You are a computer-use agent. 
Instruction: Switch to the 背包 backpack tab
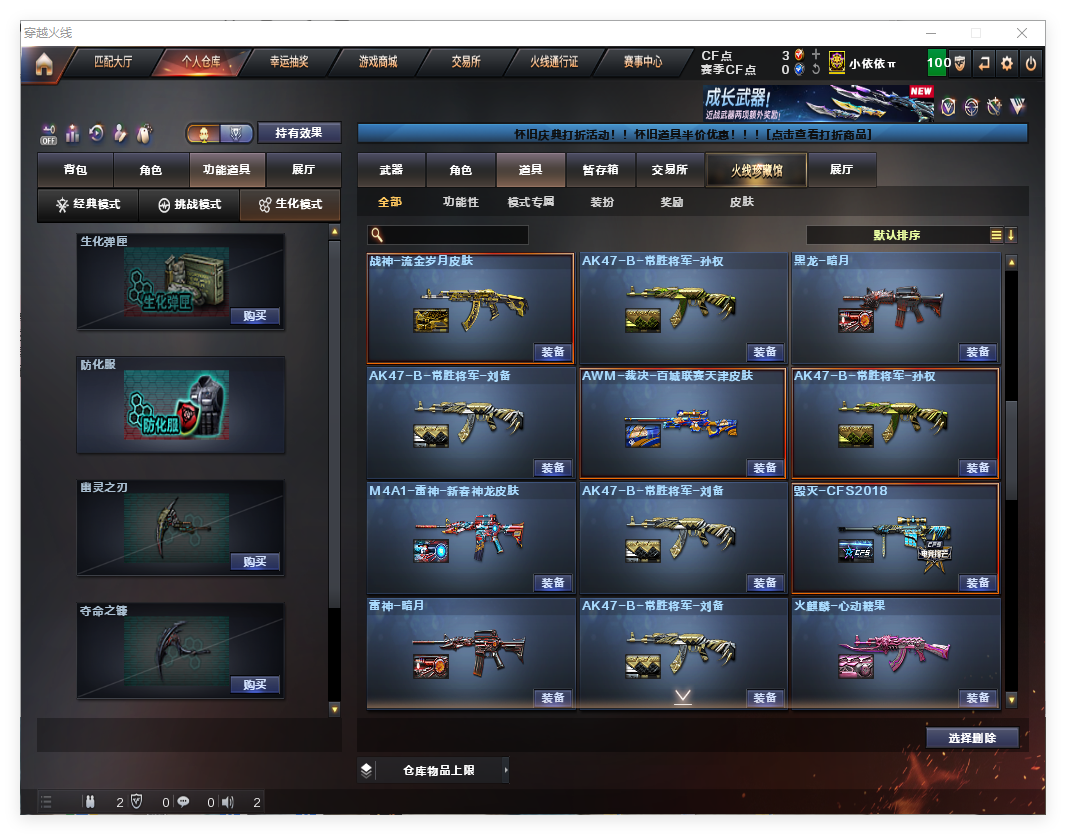click(x=75, y=171)
